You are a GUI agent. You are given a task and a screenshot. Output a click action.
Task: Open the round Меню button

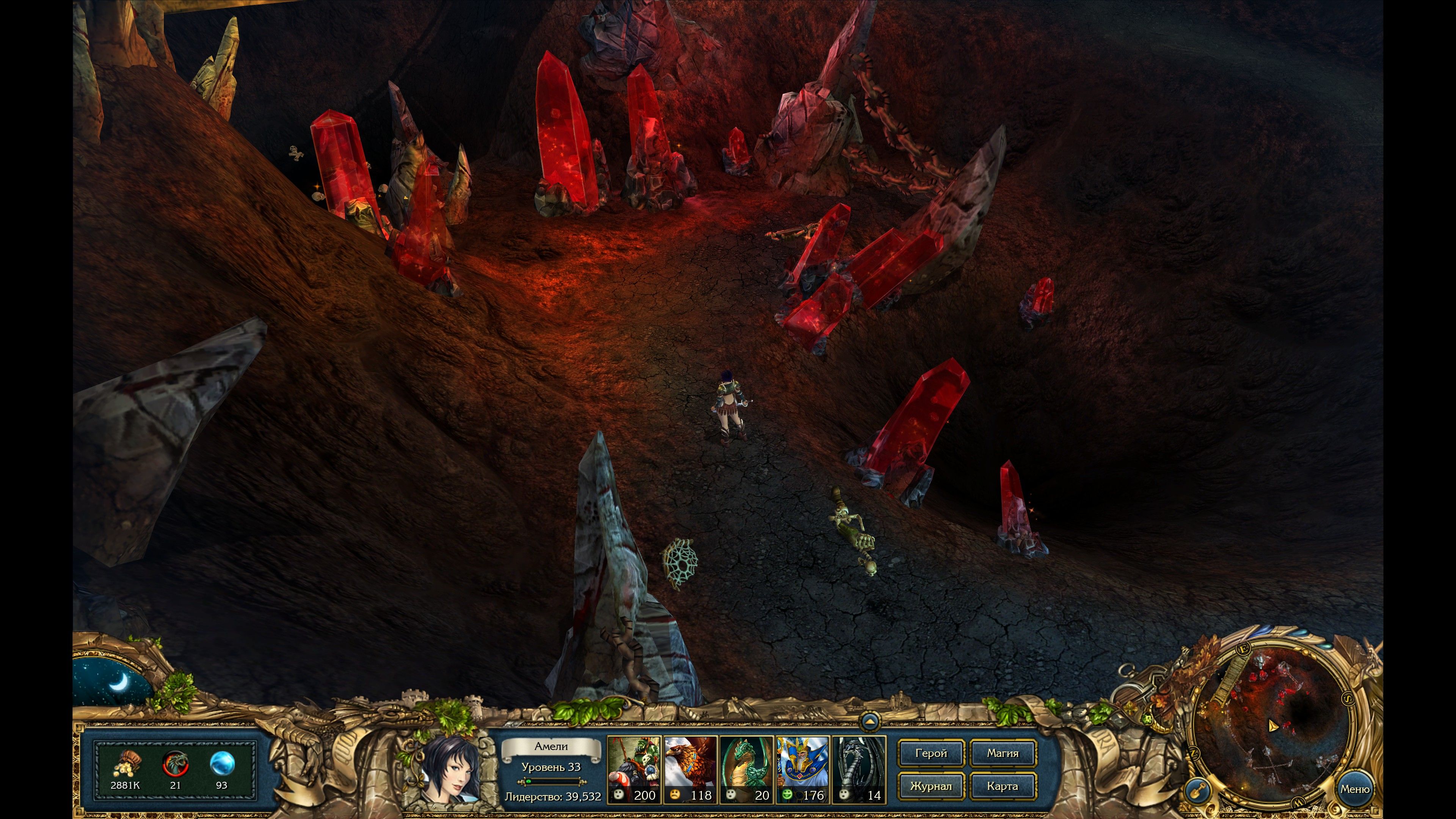click(1354, 789)
